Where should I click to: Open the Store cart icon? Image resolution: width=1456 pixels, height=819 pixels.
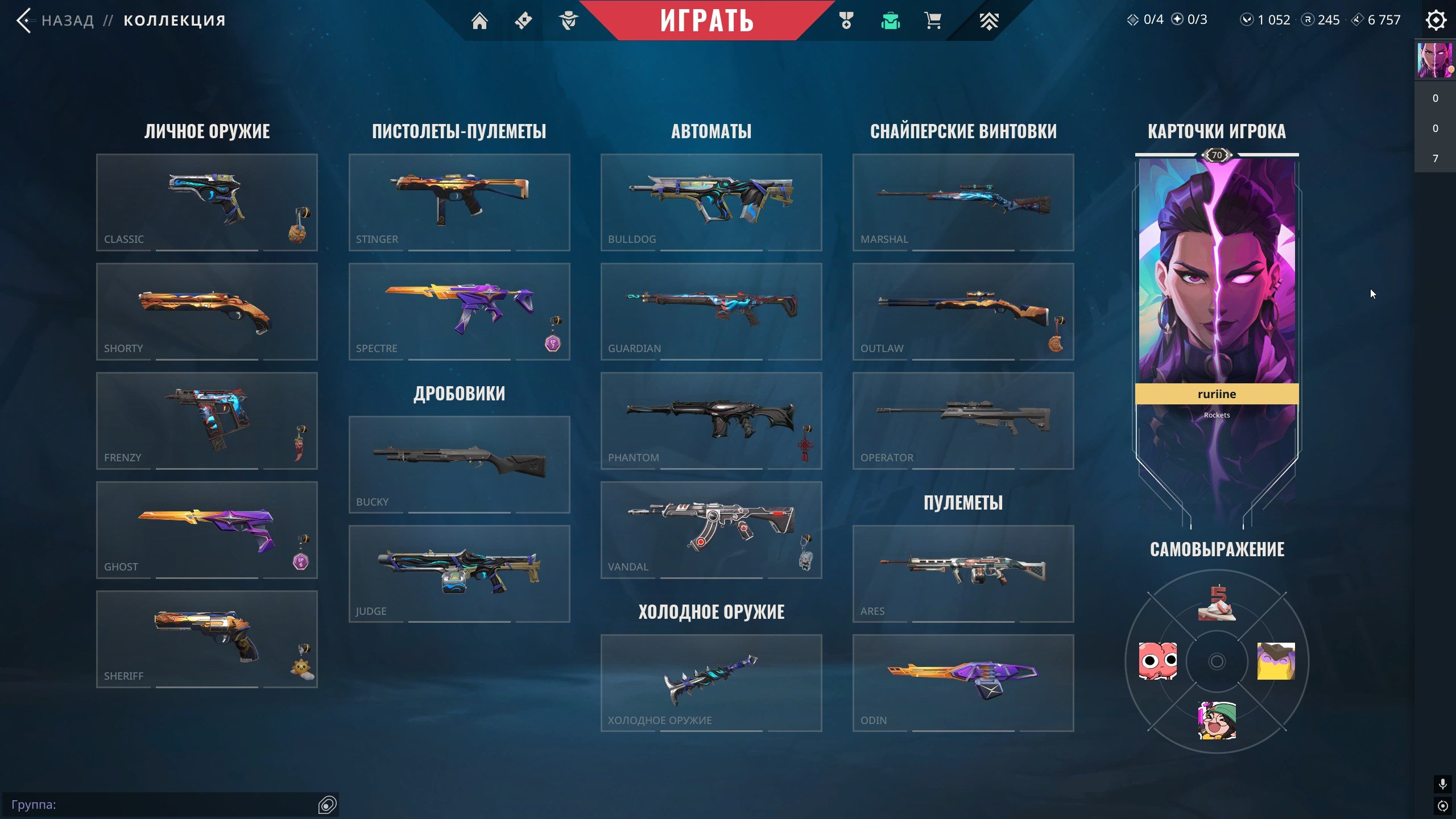click(933, 20)
